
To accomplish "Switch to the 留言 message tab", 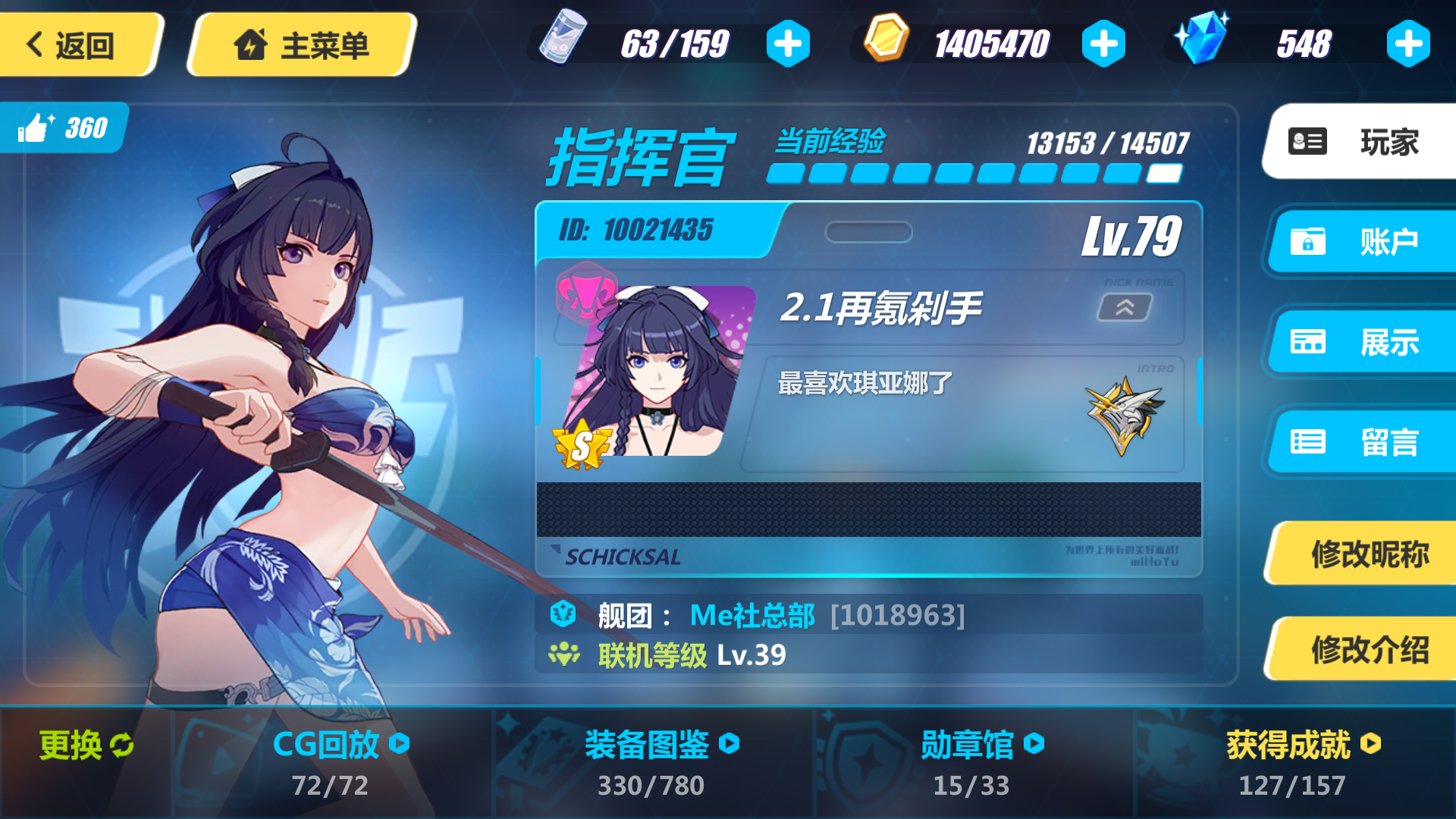I will [1365, 442].
